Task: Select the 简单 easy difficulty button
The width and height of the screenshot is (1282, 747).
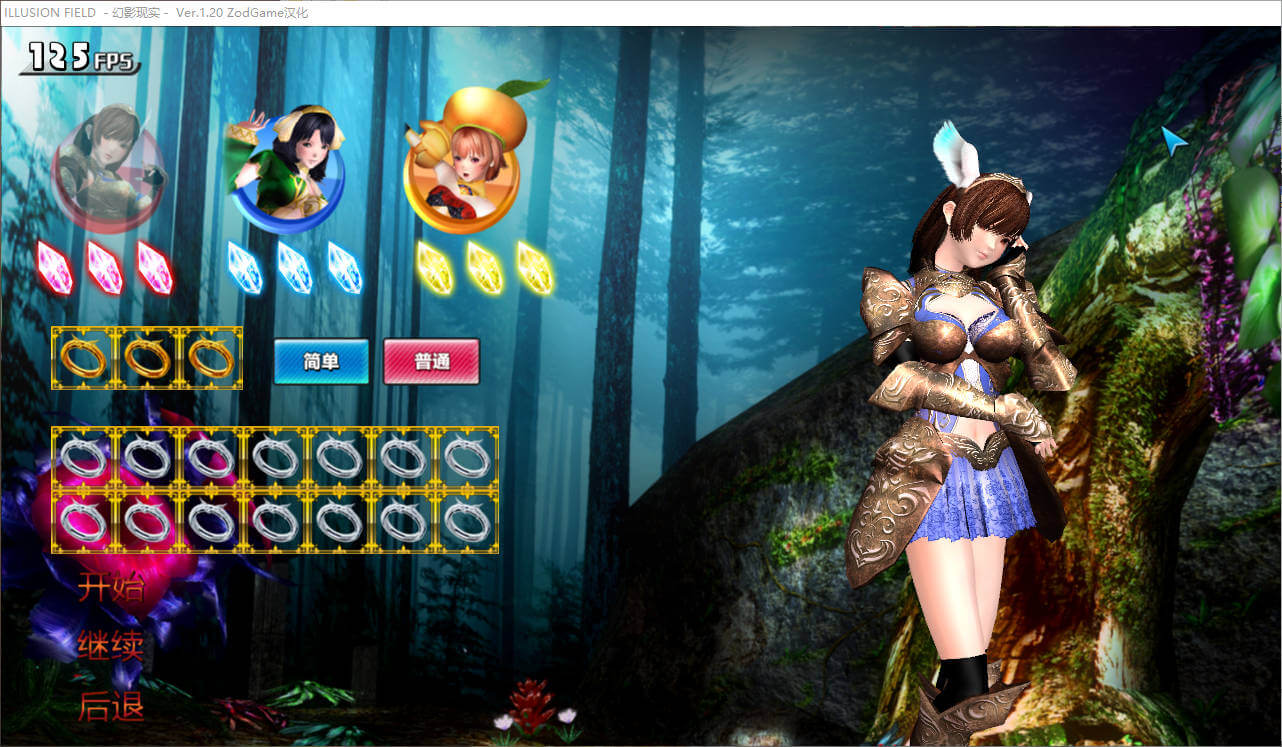Action: point(321,362)
